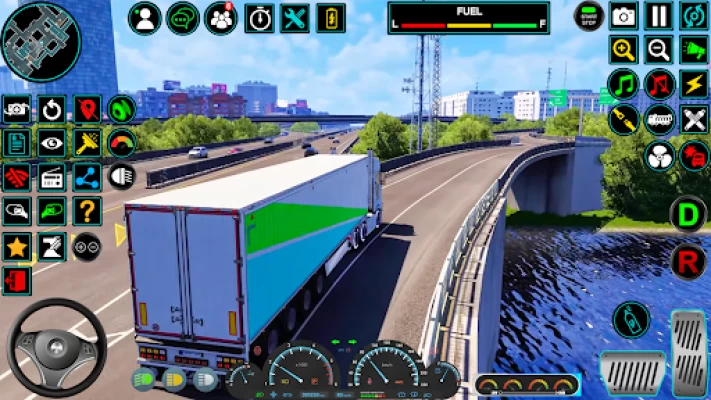Shift into Drive with the D button
Image resolution: width=711 pixels, height=400 pixels.
688,213
